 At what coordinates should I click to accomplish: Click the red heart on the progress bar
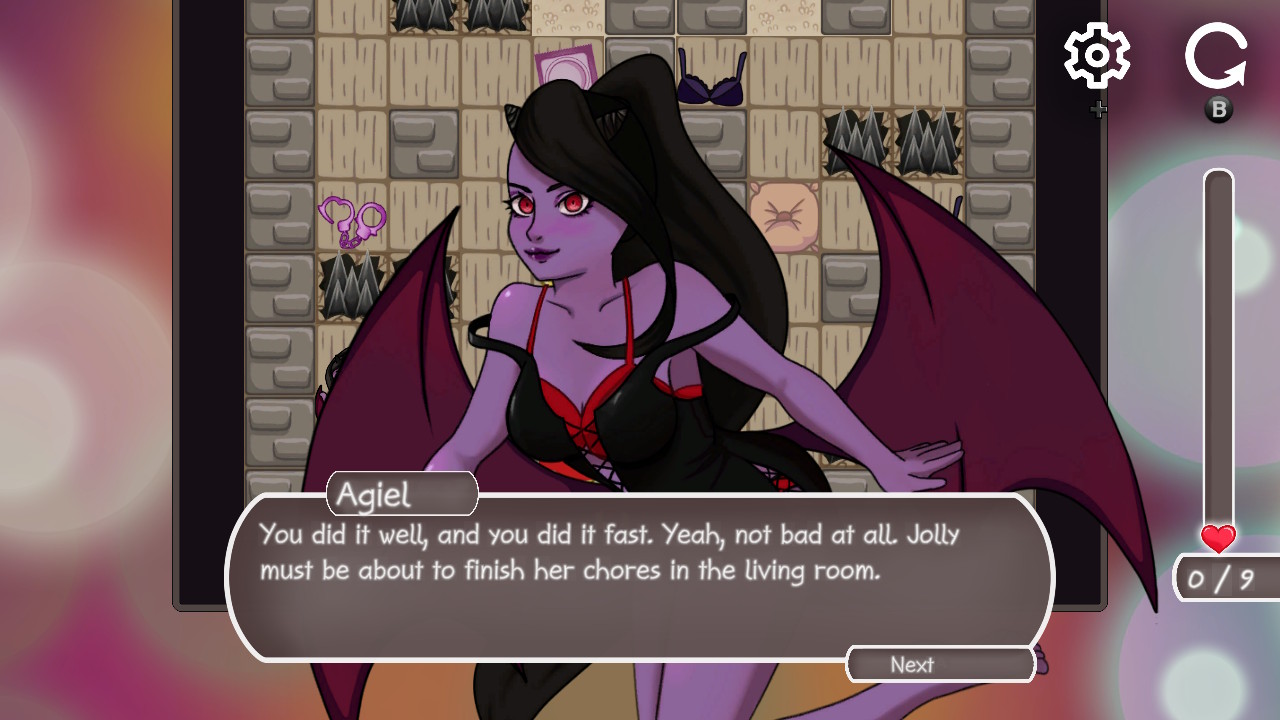click(1217, 539)
